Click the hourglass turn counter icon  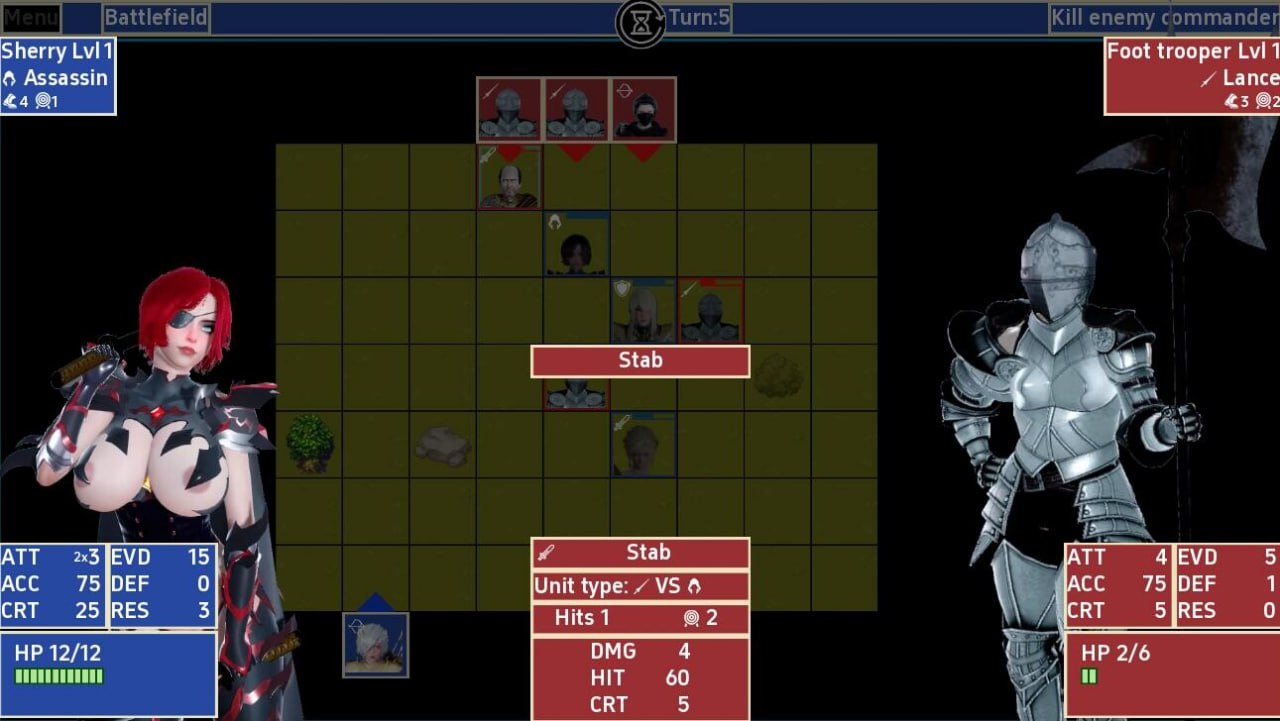pyautogui.click(x=640, y=20)
